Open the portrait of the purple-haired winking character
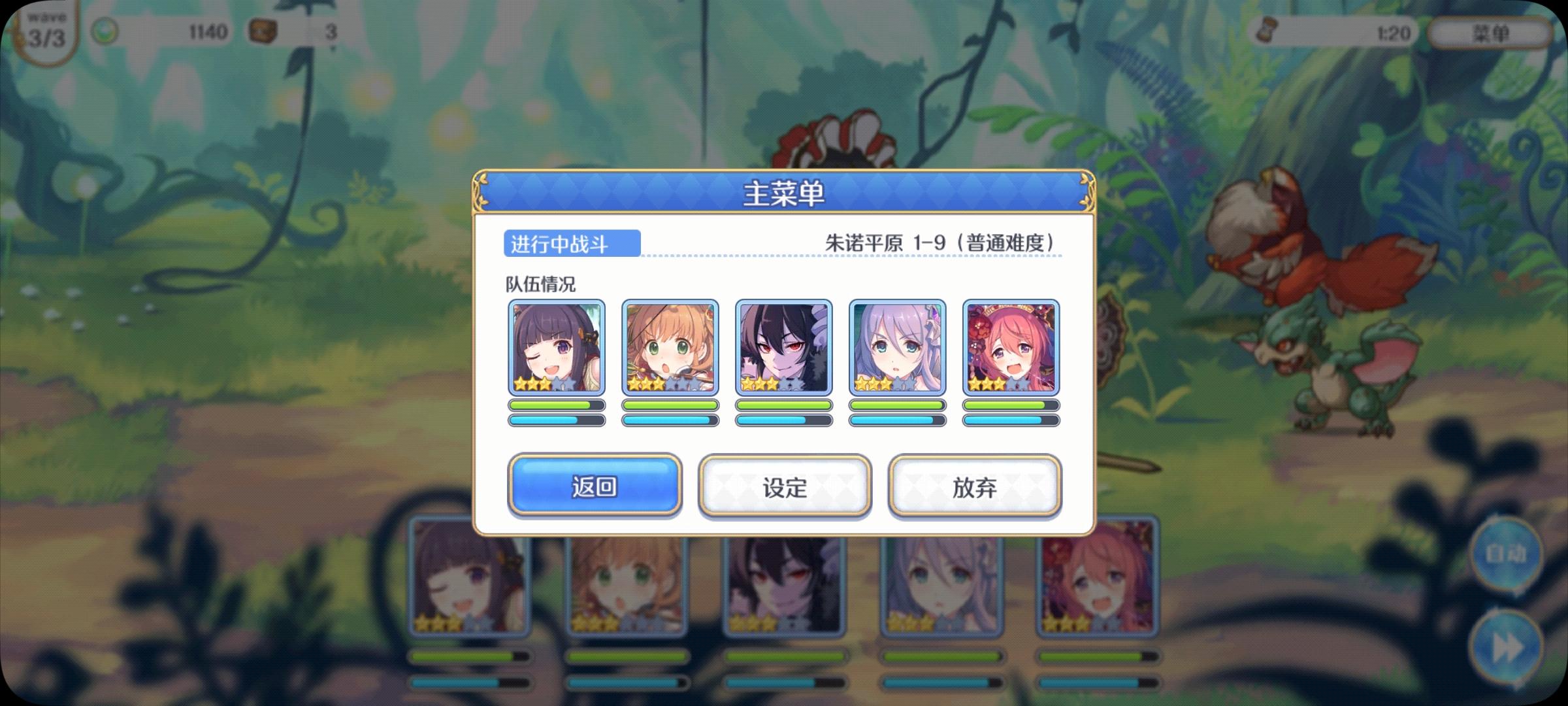Image resolution: width=1568 pixels, height=706 pixels. (x=556, y=348)
